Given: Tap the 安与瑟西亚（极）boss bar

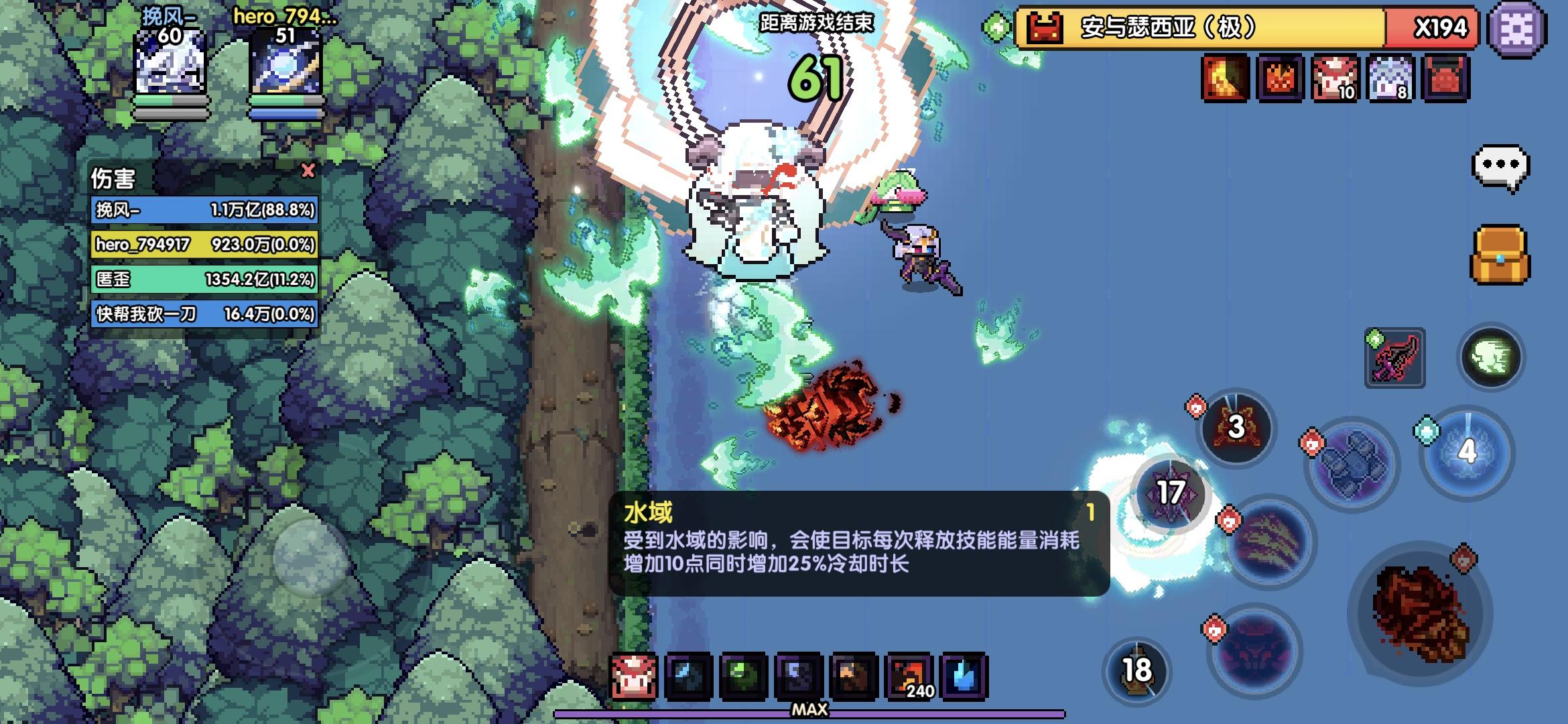Looking at the screenshot, I should (x=1240, y=28).
